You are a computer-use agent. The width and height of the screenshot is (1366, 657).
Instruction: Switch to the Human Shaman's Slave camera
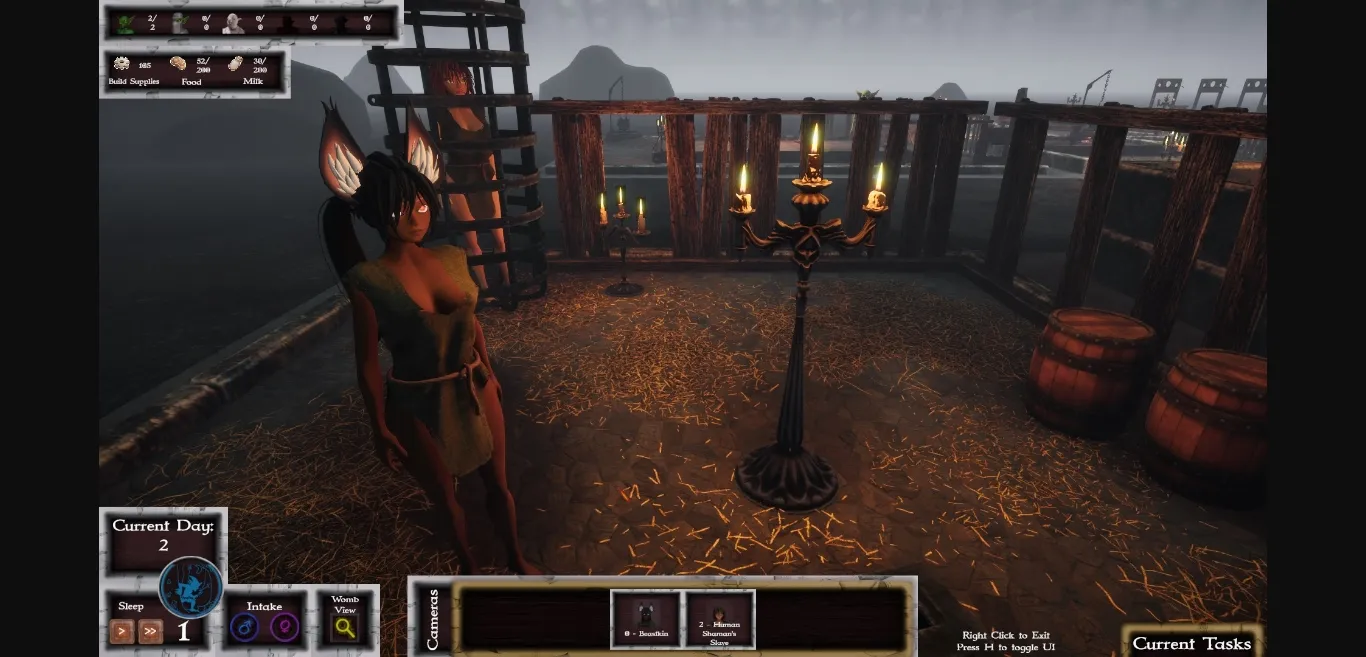tap(720, 618)
